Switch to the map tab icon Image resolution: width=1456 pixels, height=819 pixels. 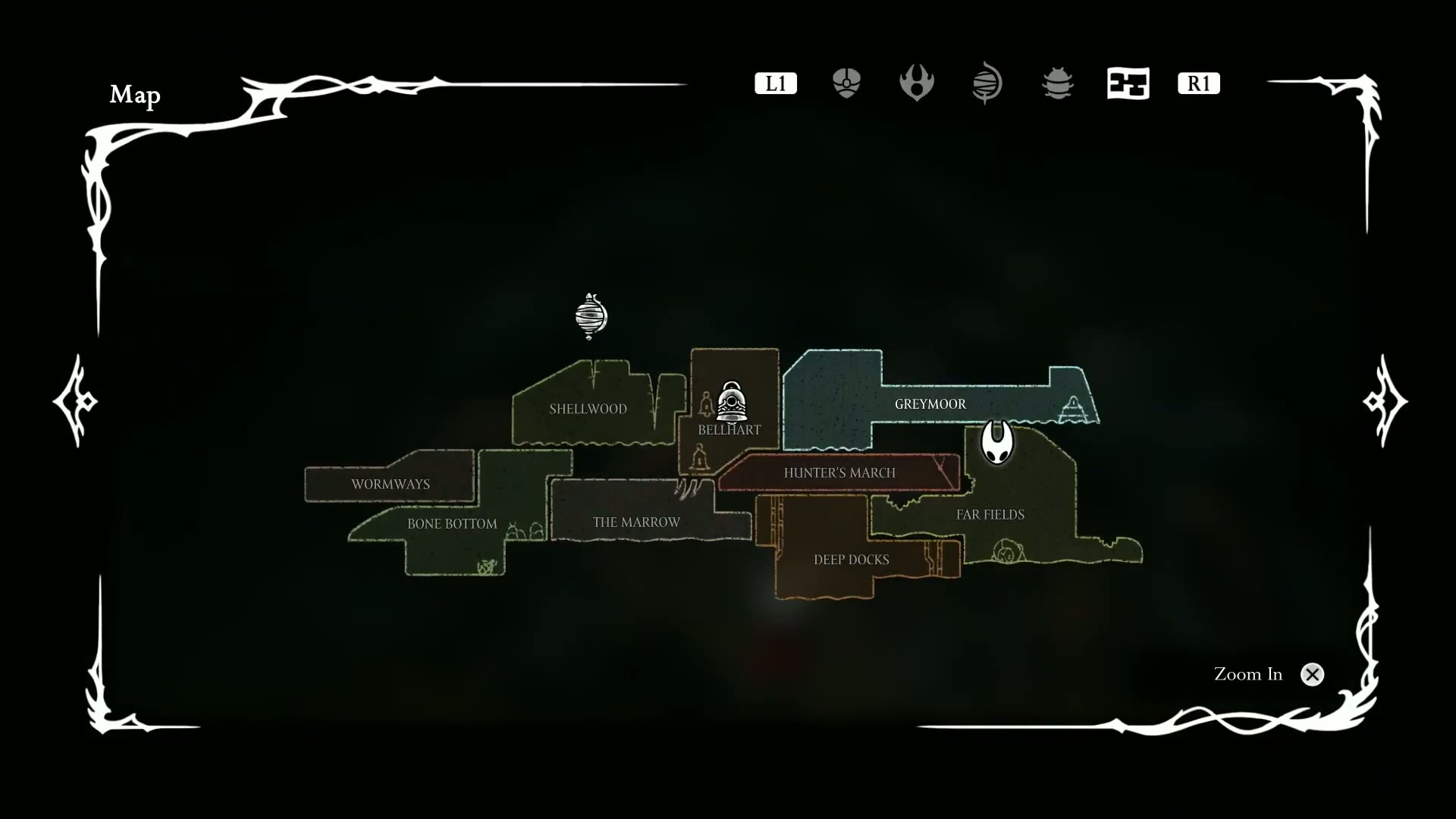coord(1128,83)
